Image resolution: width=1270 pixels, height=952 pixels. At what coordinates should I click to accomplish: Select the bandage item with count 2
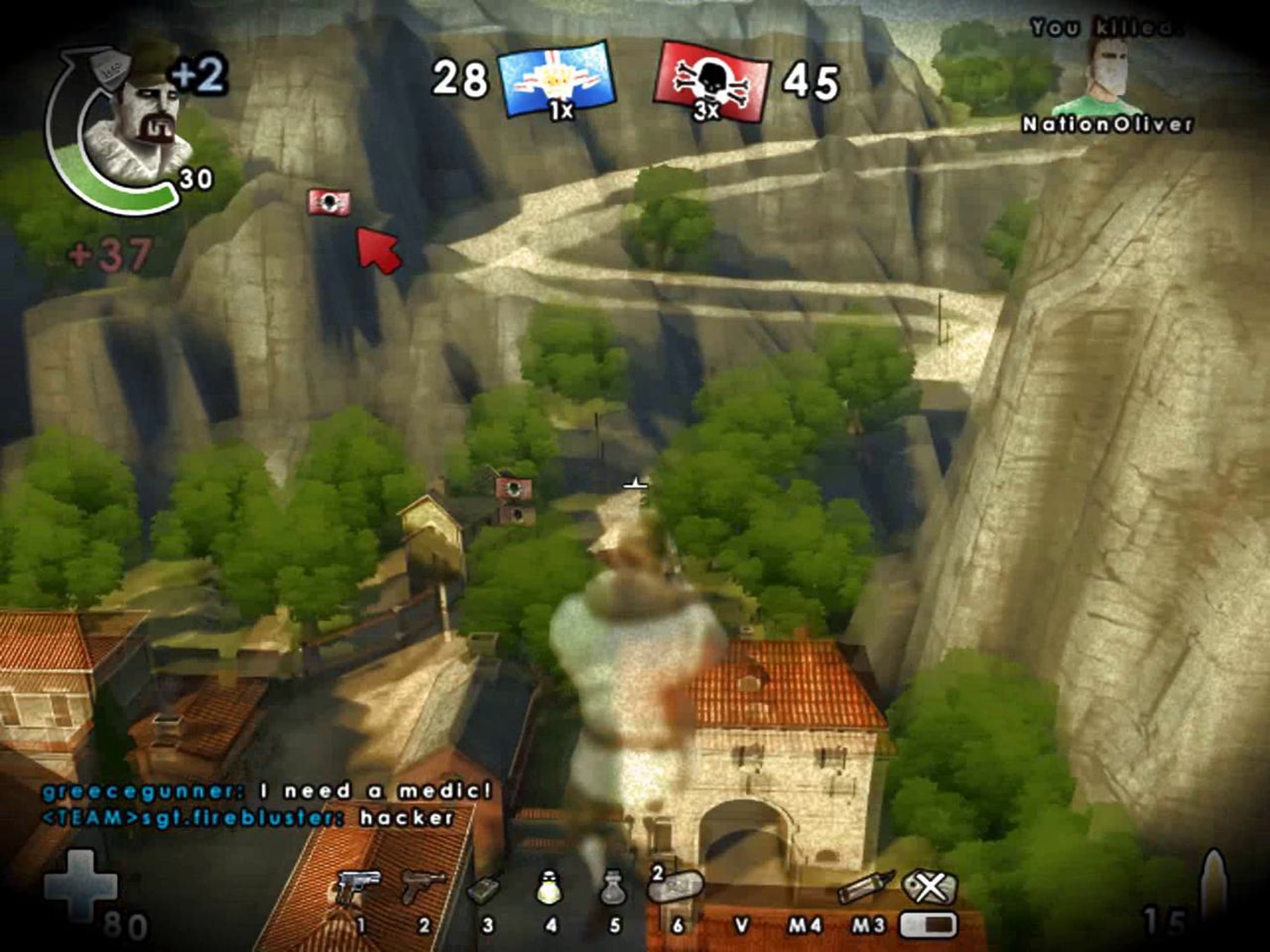click(676, 886)
